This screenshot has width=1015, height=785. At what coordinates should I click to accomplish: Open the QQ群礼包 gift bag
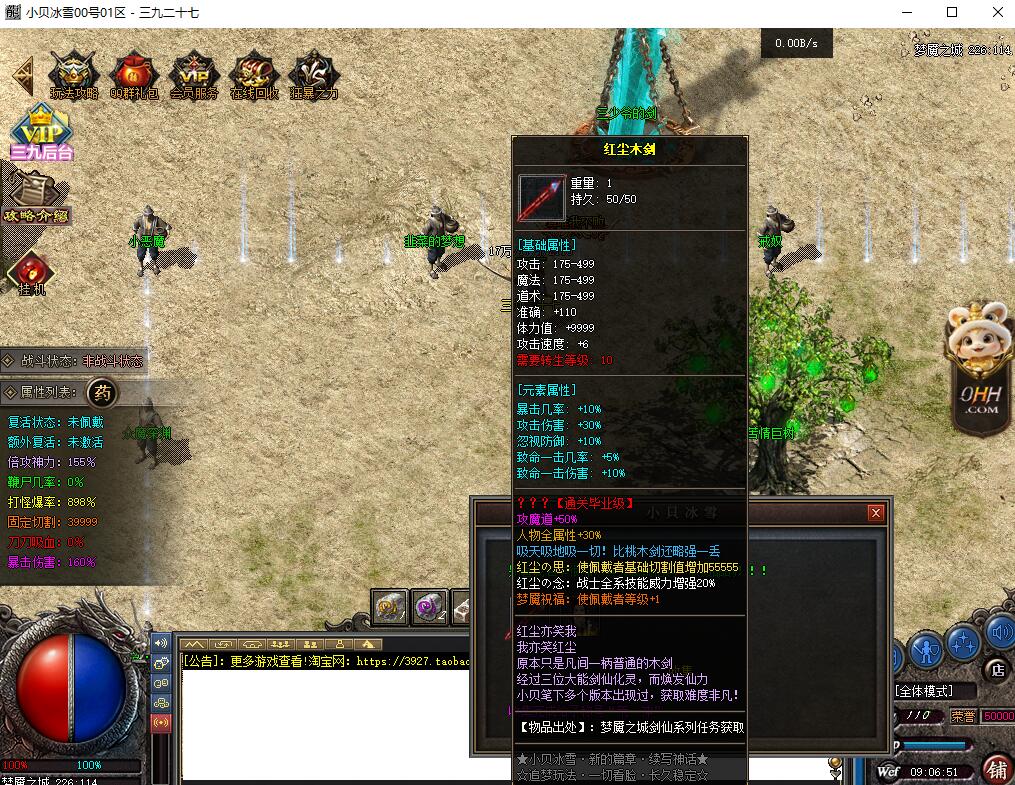(x=134, y=75)
